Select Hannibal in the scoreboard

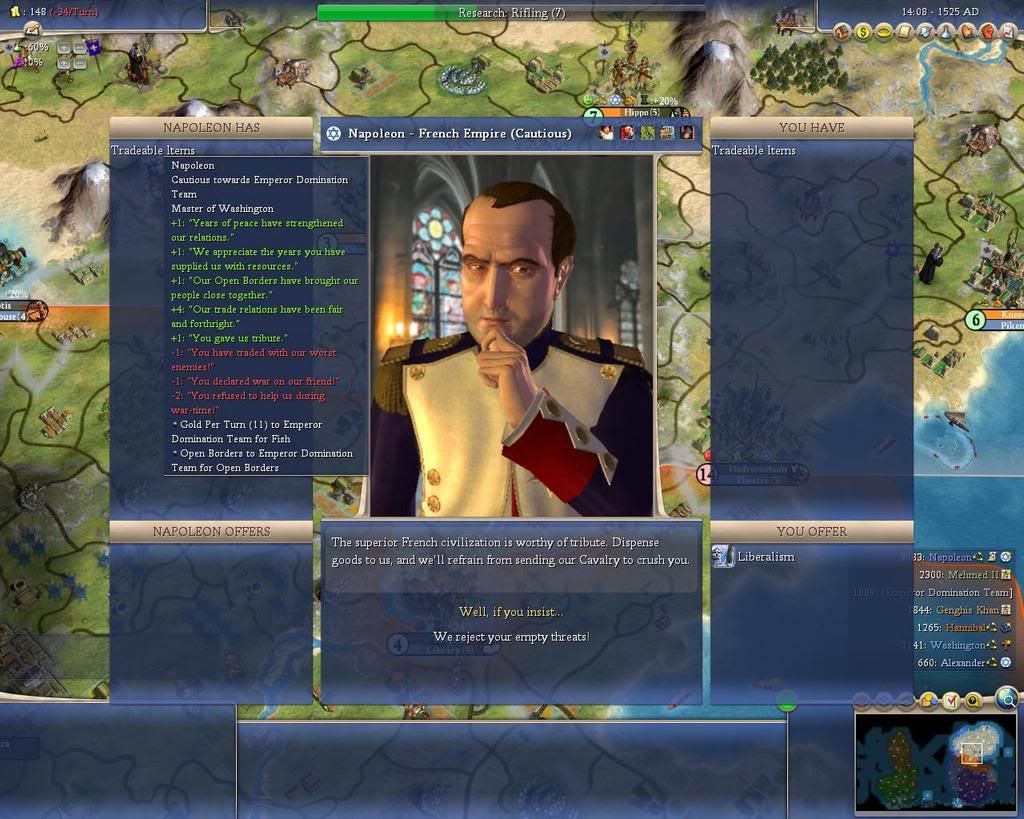pos(970,627)
